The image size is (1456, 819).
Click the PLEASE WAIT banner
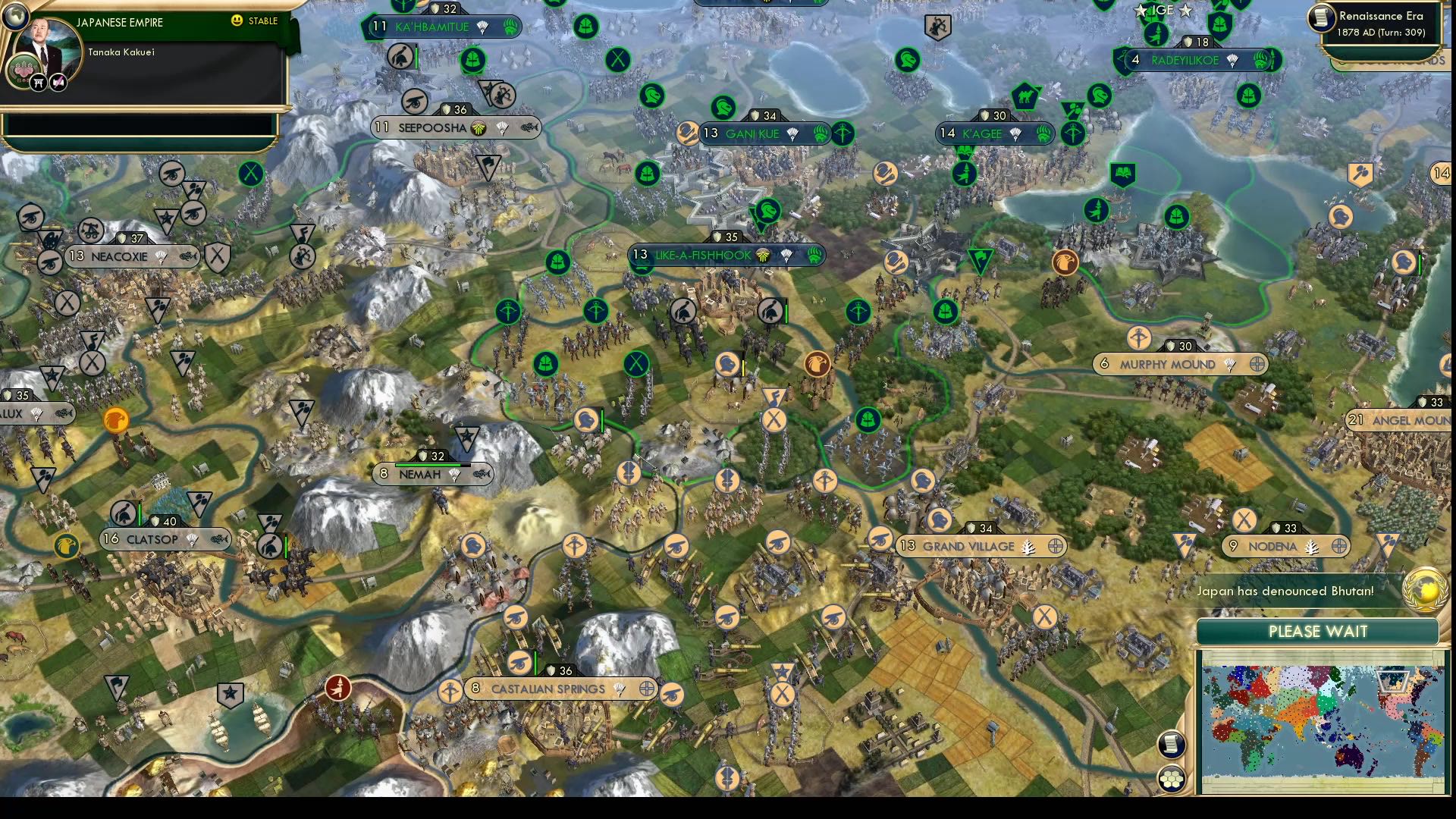(1317, 631)
